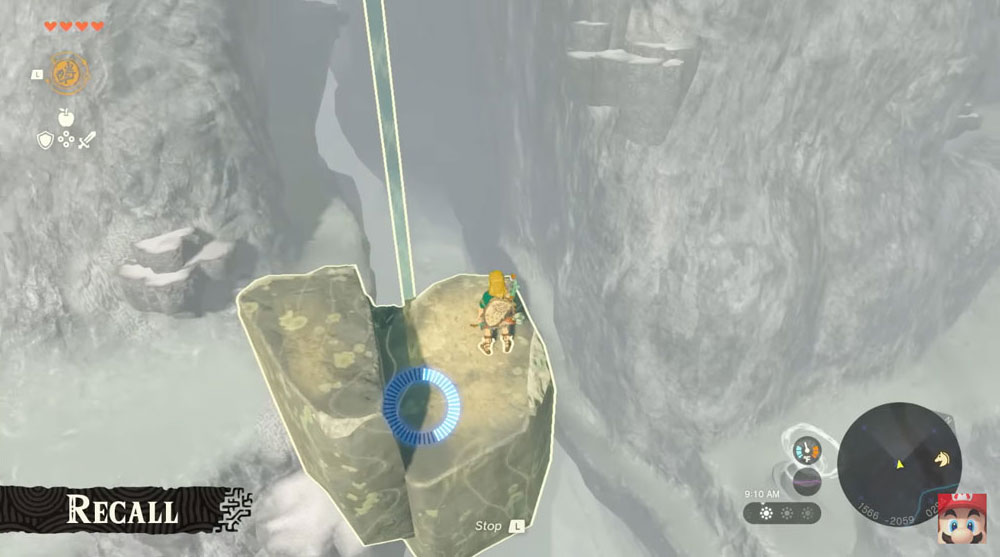Click the Recall ability banner
This screenshot has width=1000, height=557.
[122, 510]
